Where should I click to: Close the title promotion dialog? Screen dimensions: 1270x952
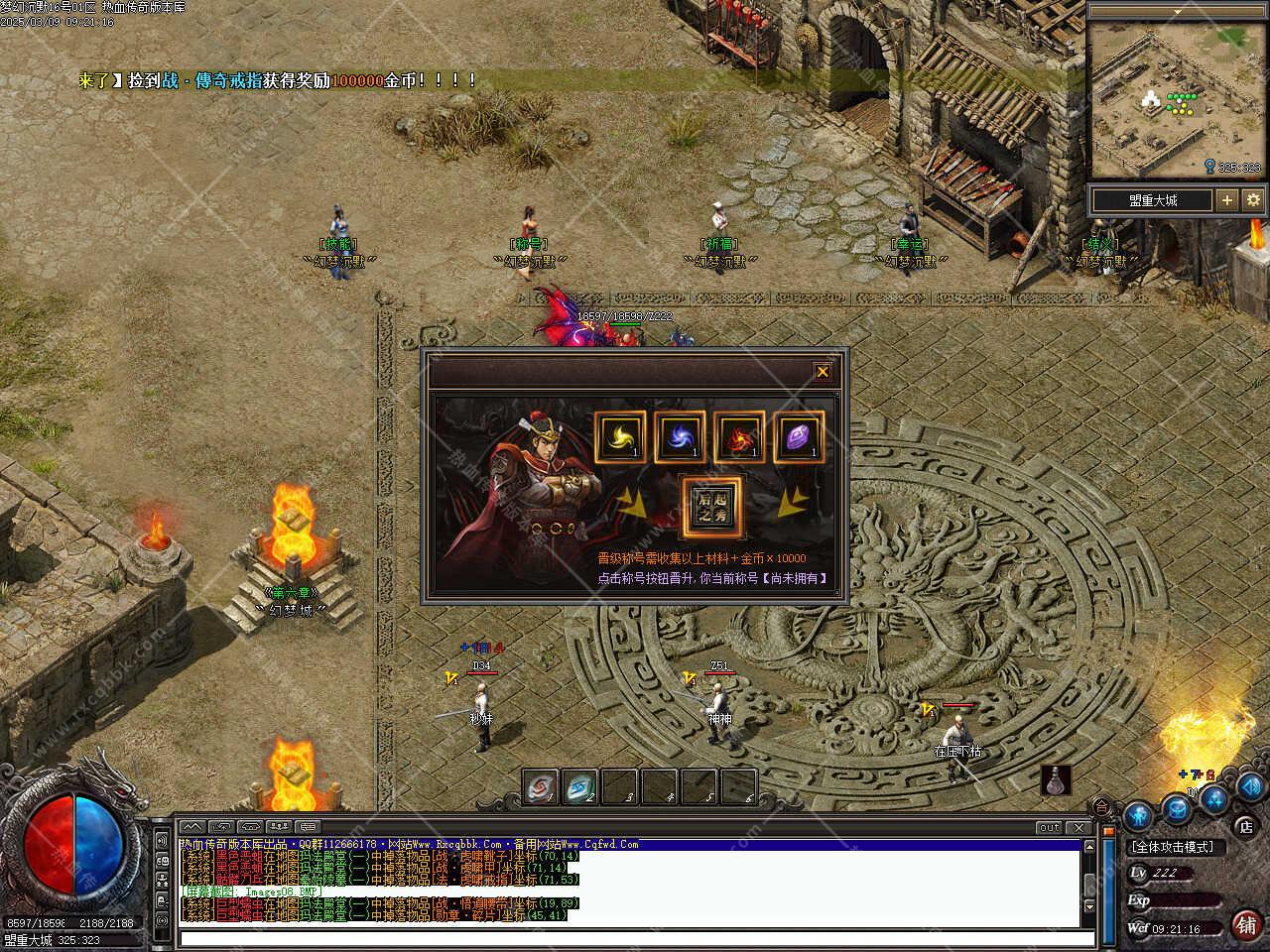[x=822, y=372]
